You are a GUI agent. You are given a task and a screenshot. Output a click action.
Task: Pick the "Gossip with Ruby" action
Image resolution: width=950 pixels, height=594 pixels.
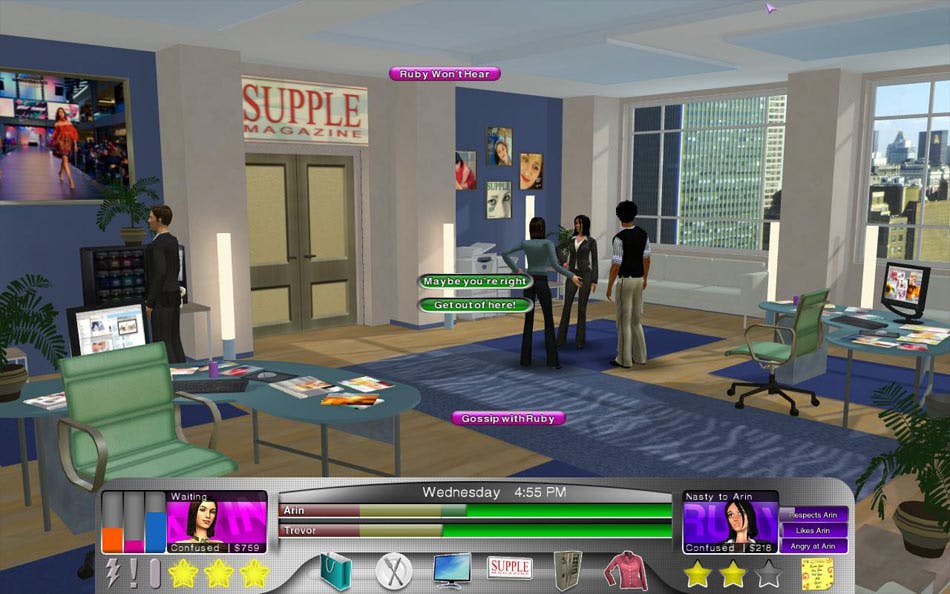tap(509, 418)
